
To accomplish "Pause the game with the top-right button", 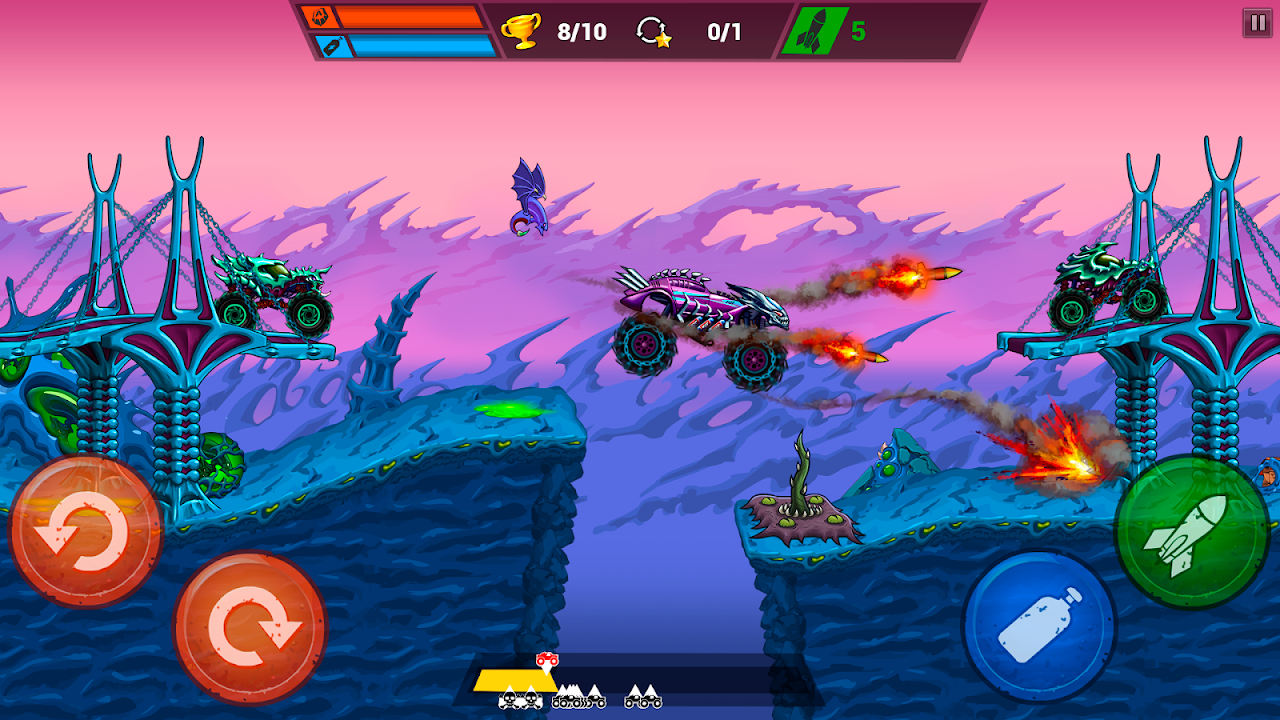I will coord(1257,23).
